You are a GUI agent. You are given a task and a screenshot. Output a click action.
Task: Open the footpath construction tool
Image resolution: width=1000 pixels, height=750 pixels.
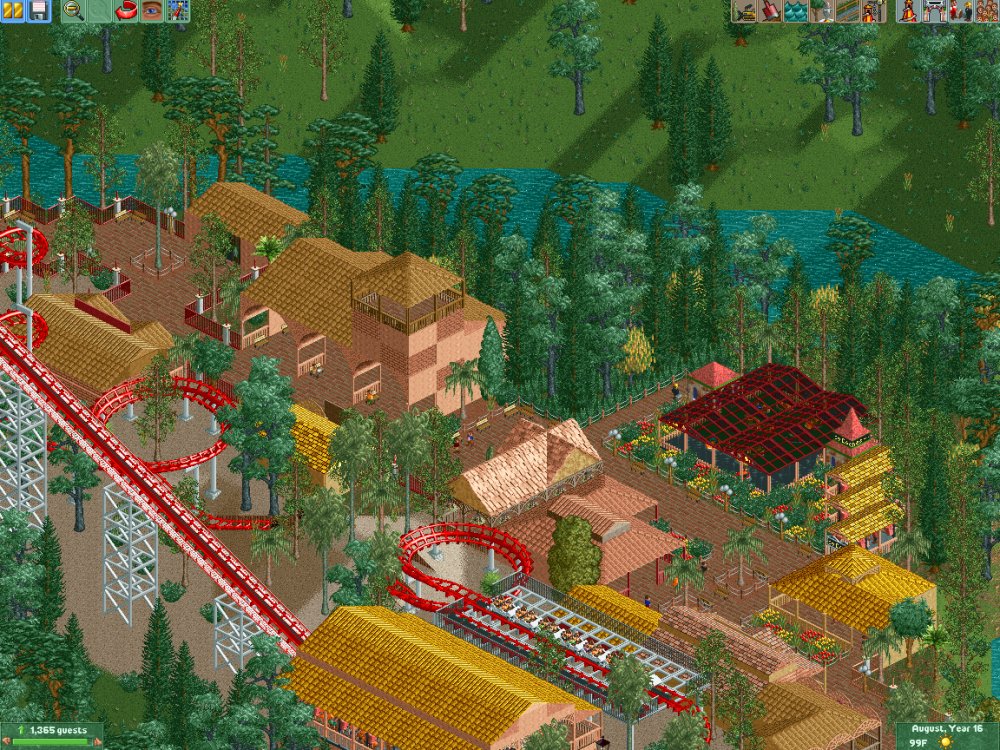[x=846, y=11]
